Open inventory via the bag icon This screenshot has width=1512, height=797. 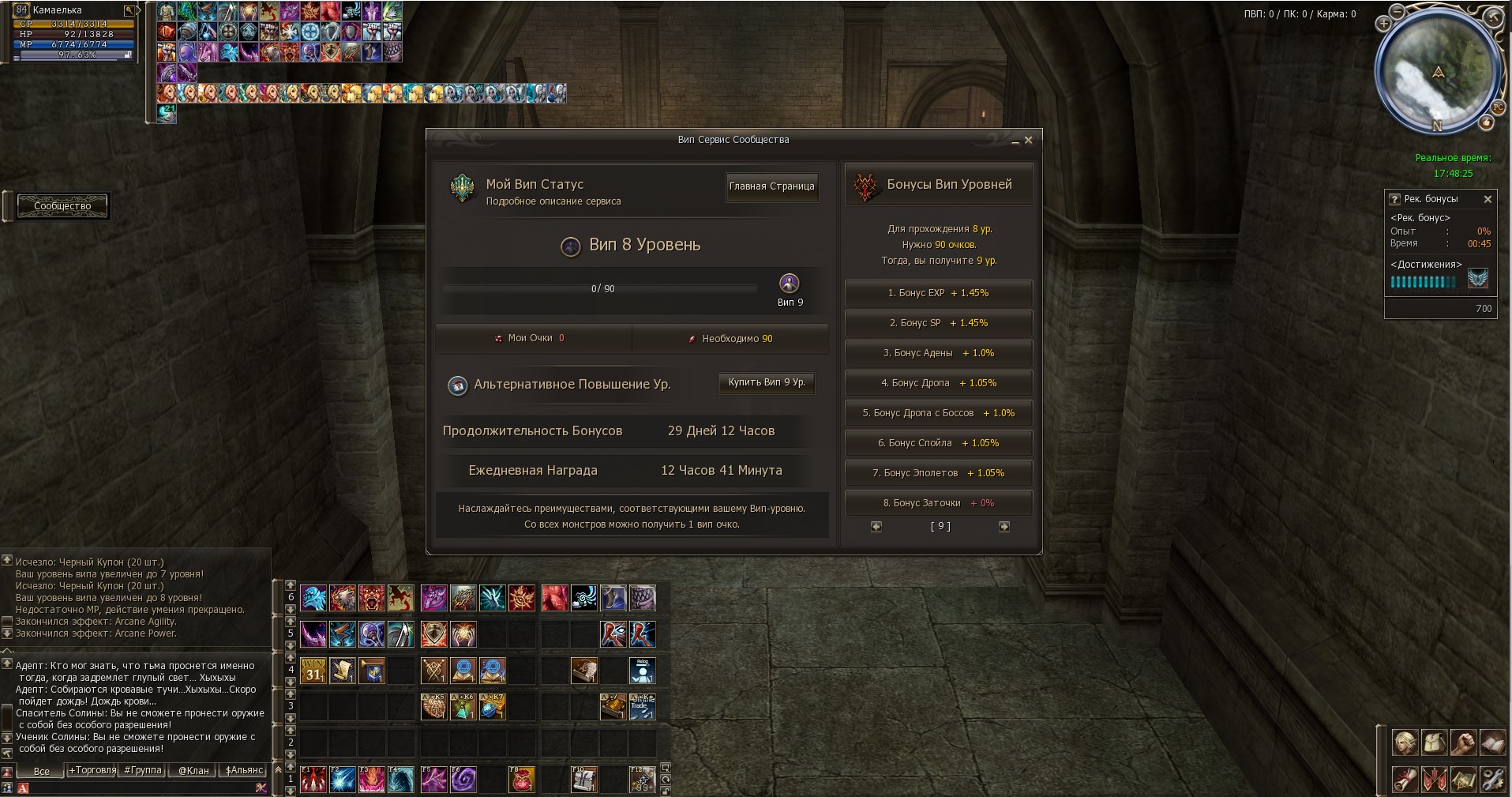(1434, 743)
